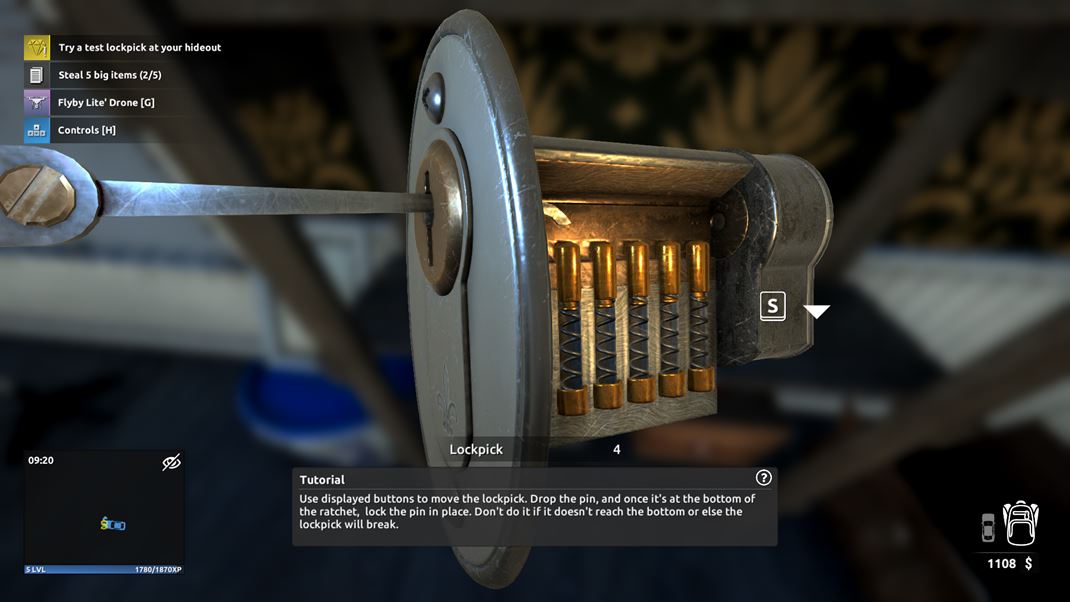Open the backpack inventory icon
Viewport: 1070px width, 602px height.
[x=1021, y=524]
